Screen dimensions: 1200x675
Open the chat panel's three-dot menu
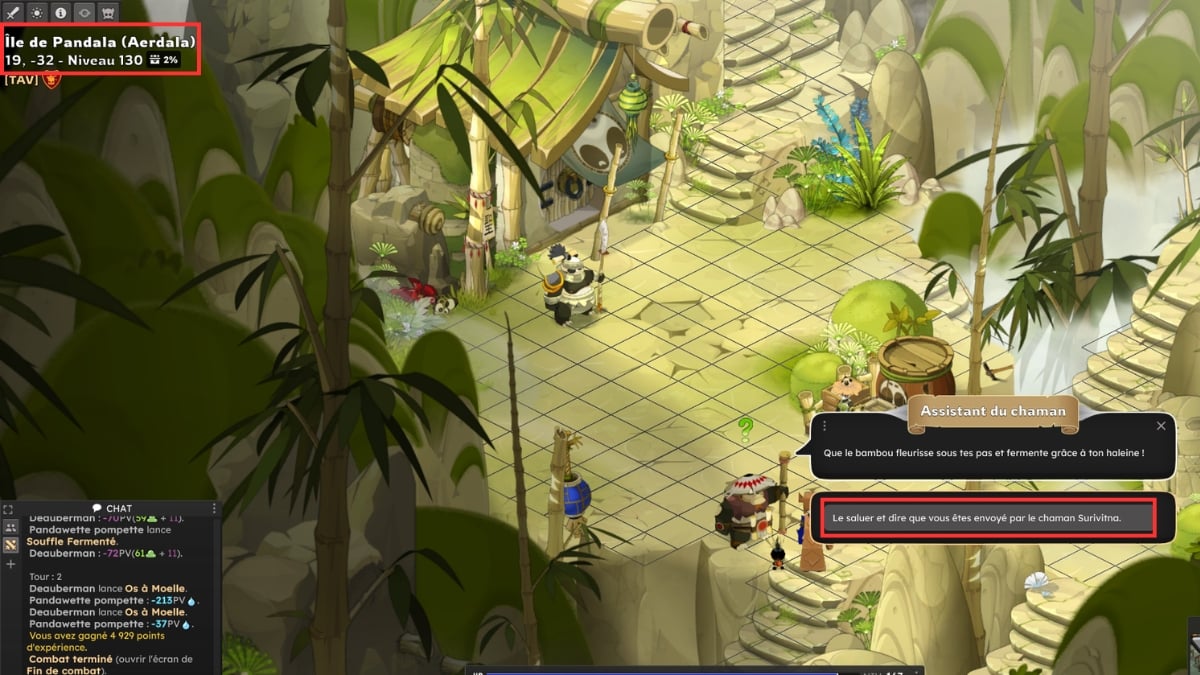coord(213,510)
